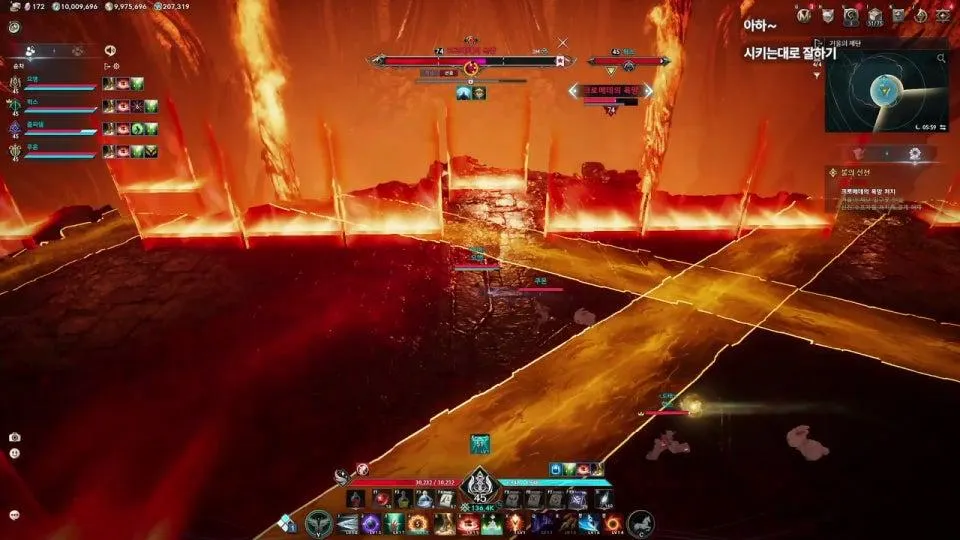This screenshot has width=960, height=540.
Task: Switch to the party tab in group panel
Action: tap(32, 50)
